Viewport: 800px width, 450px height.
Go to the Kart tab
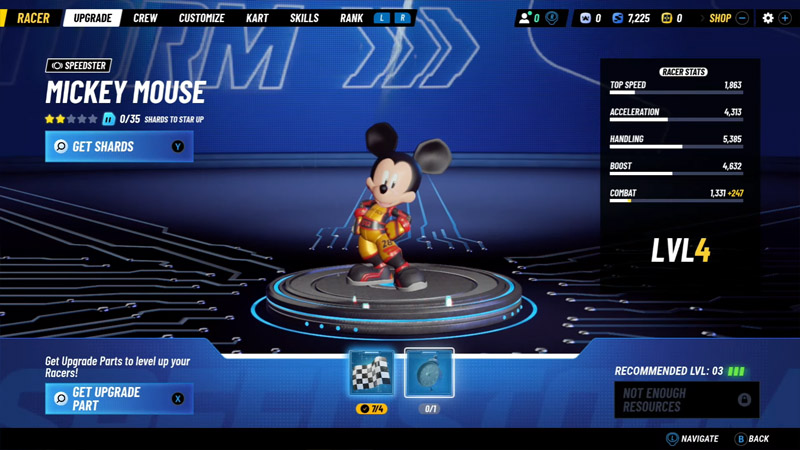(x=257, y=18)
